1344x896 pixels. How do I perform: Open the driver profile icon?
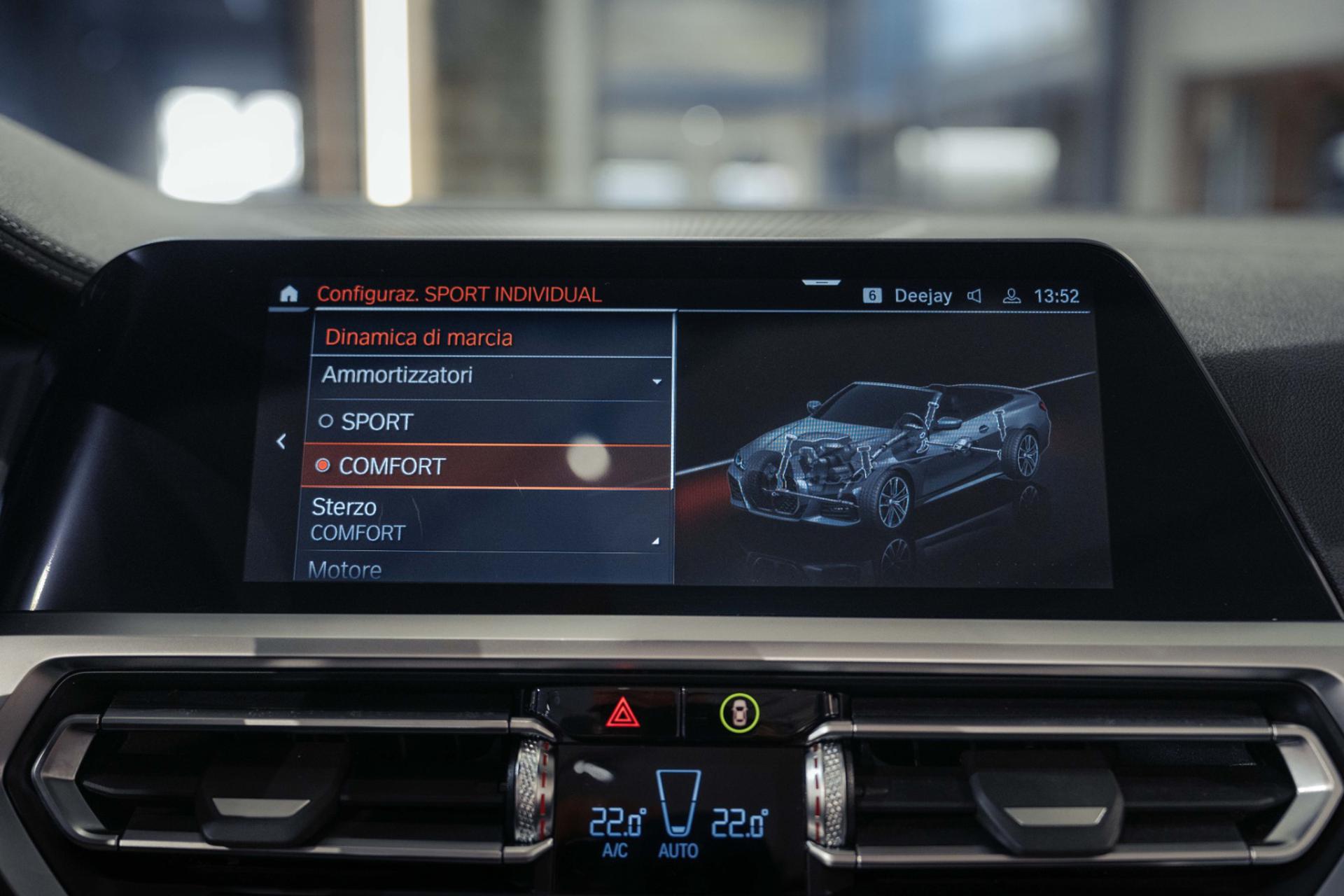tap(1011, 296)
